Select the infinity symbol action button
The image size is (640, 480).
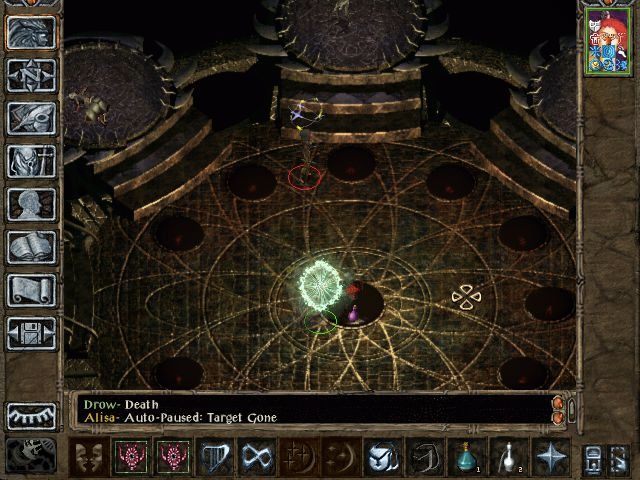[257, 457]
